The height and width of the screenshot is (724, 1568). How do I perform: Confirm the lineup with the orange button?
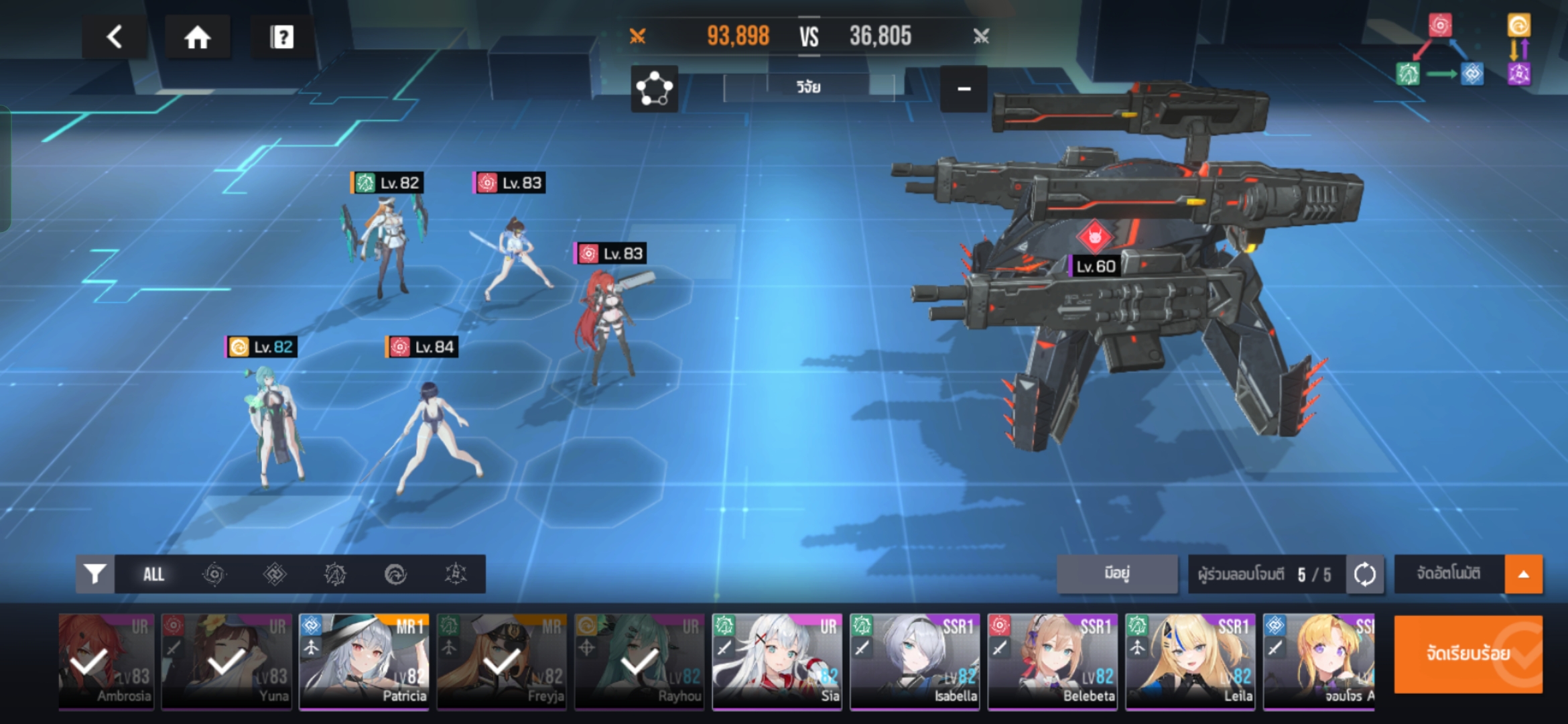[x=1467, y=654]
